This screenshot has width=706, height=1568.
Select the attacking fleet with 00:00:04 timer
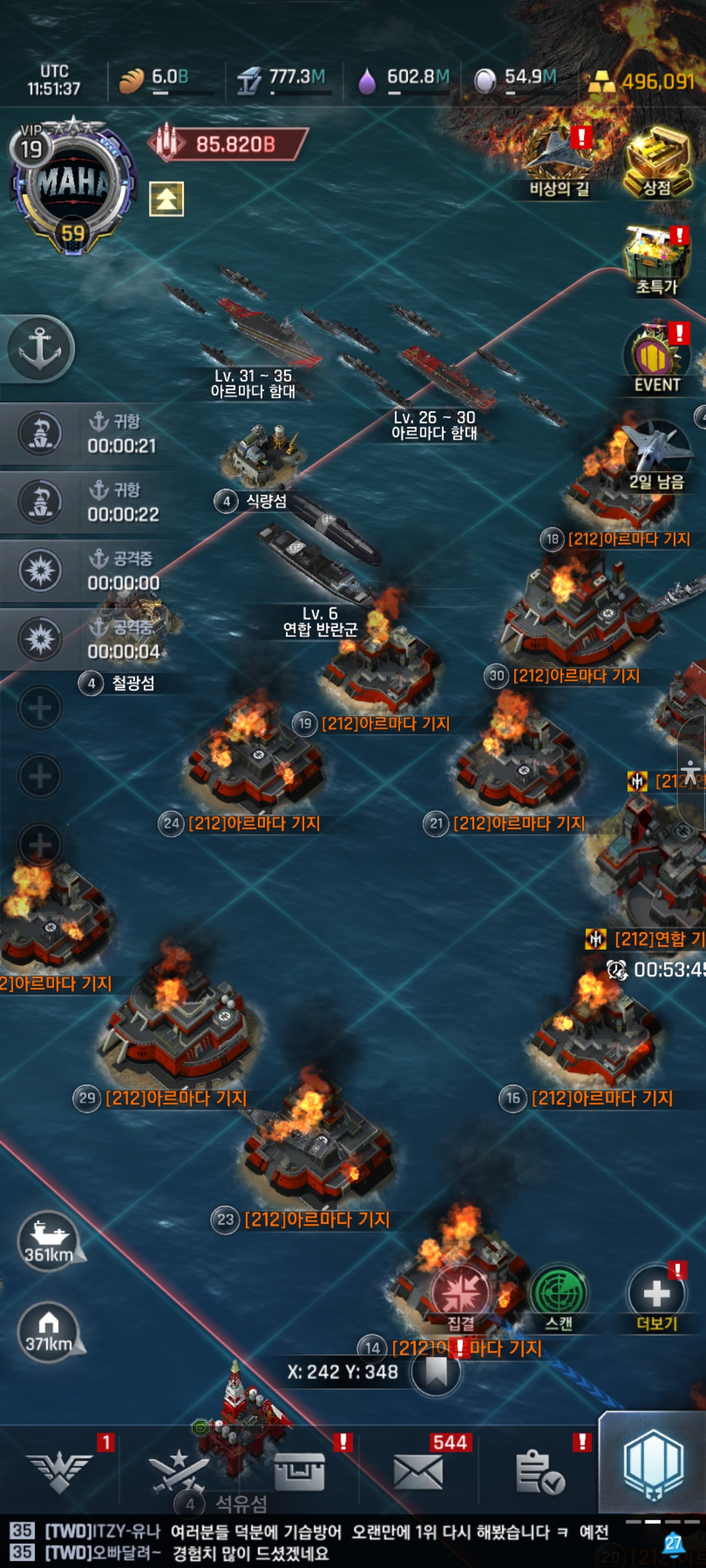pyautogui.click(x=85, y=639)
